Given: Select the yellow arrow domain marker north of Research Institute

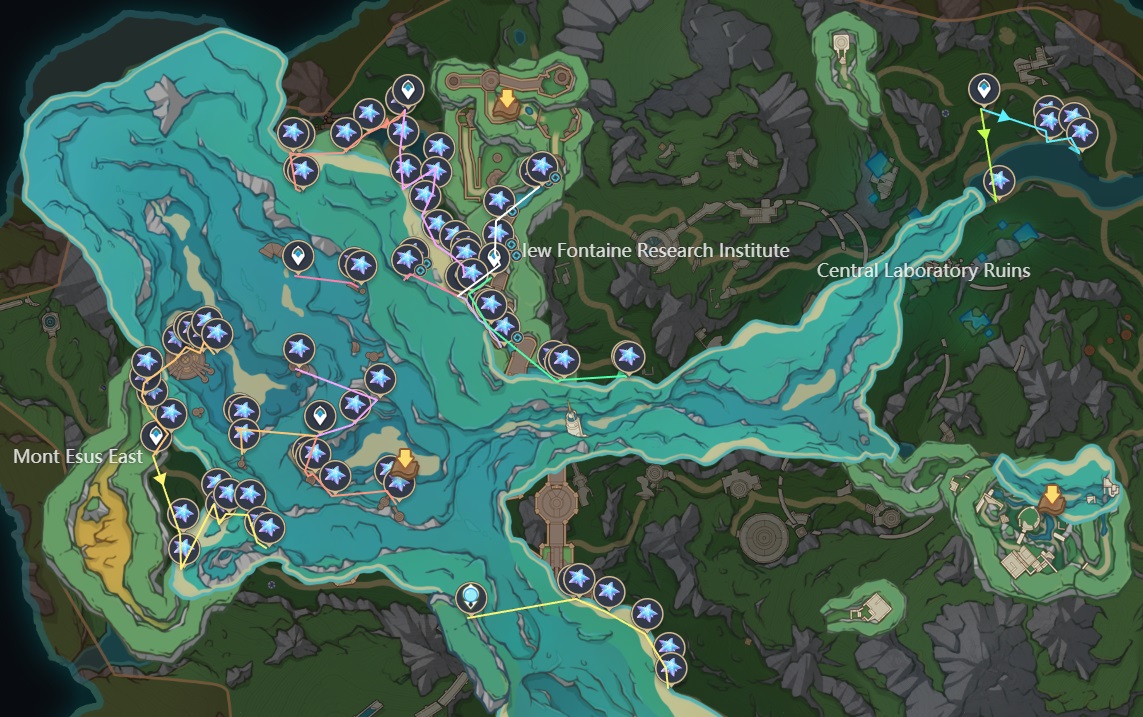Looking at the screenshot, I should [x=507, y=101].
